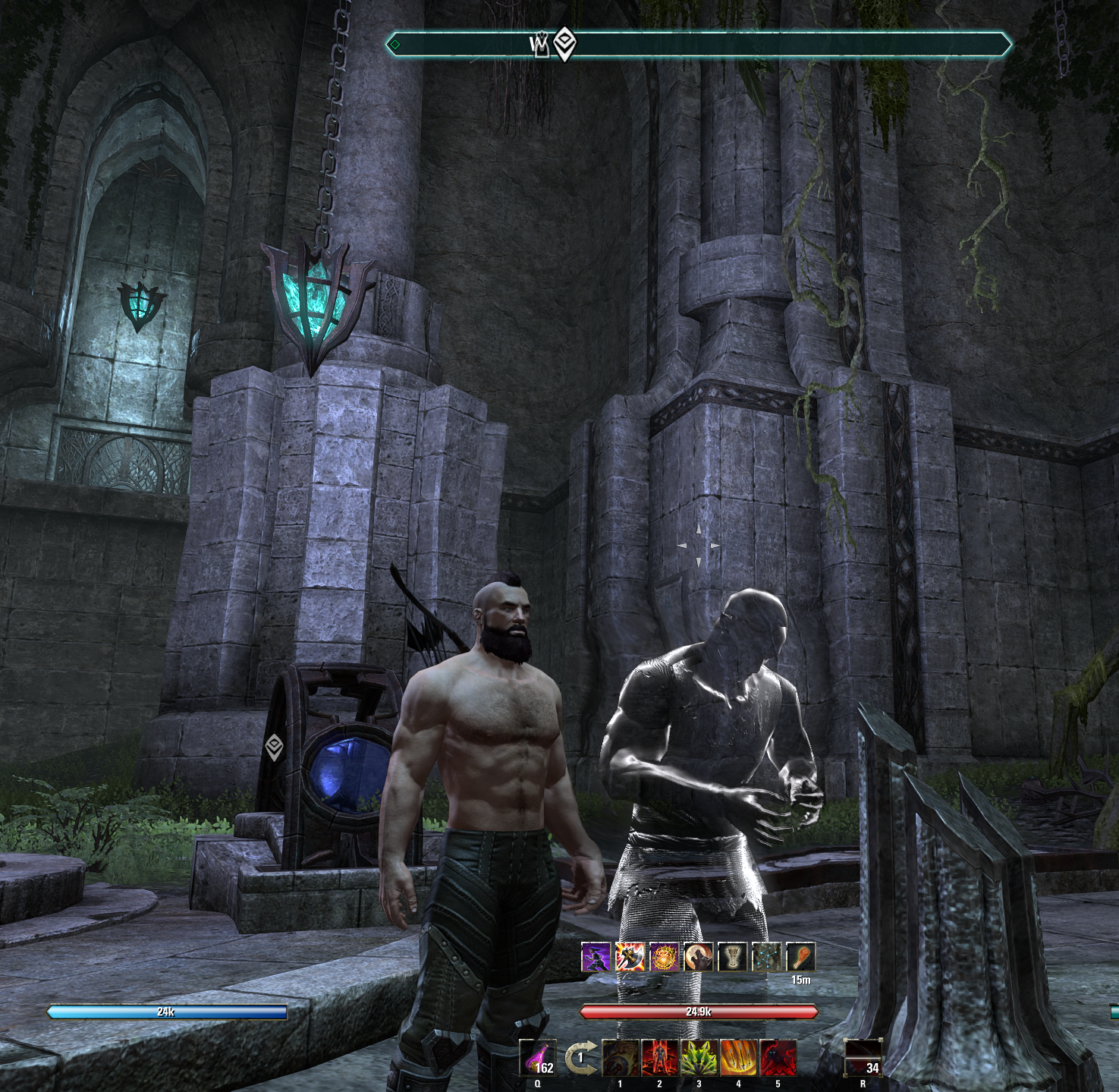Check the howling wolf moon buff
Screen dimensions: 1119x1092
699,958
